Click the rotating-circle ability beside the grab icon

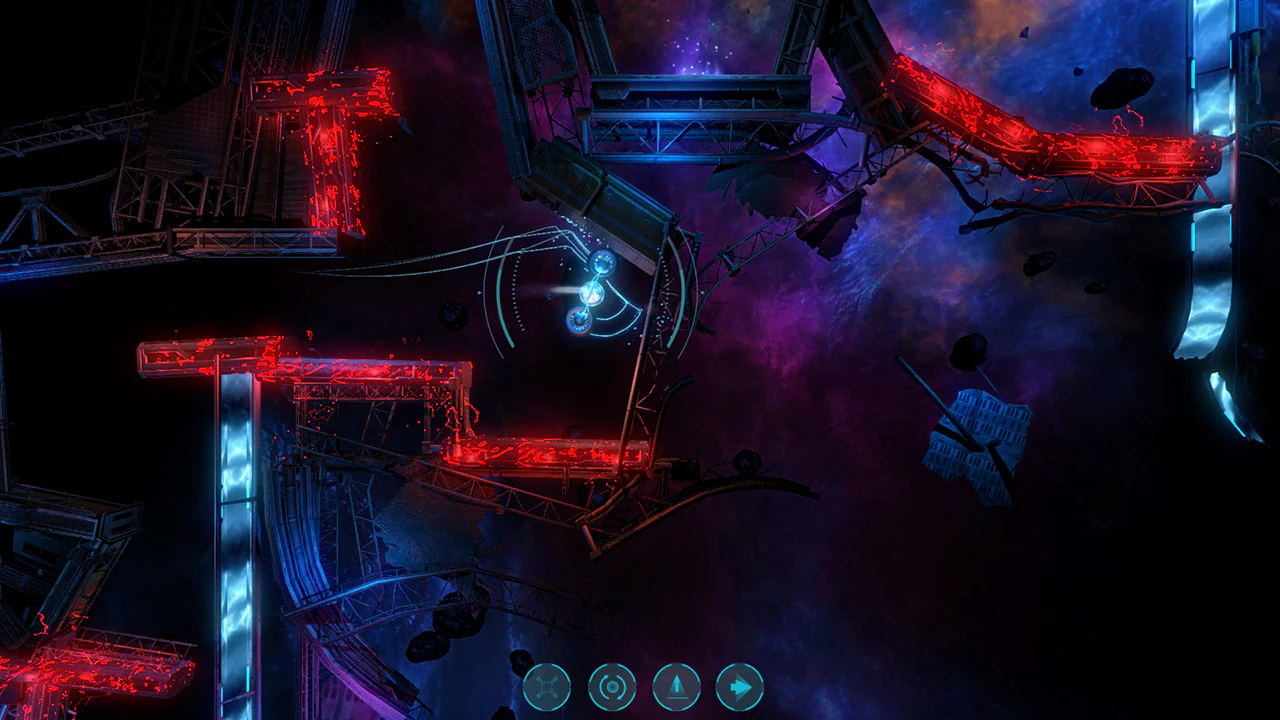tap(612, 686)
